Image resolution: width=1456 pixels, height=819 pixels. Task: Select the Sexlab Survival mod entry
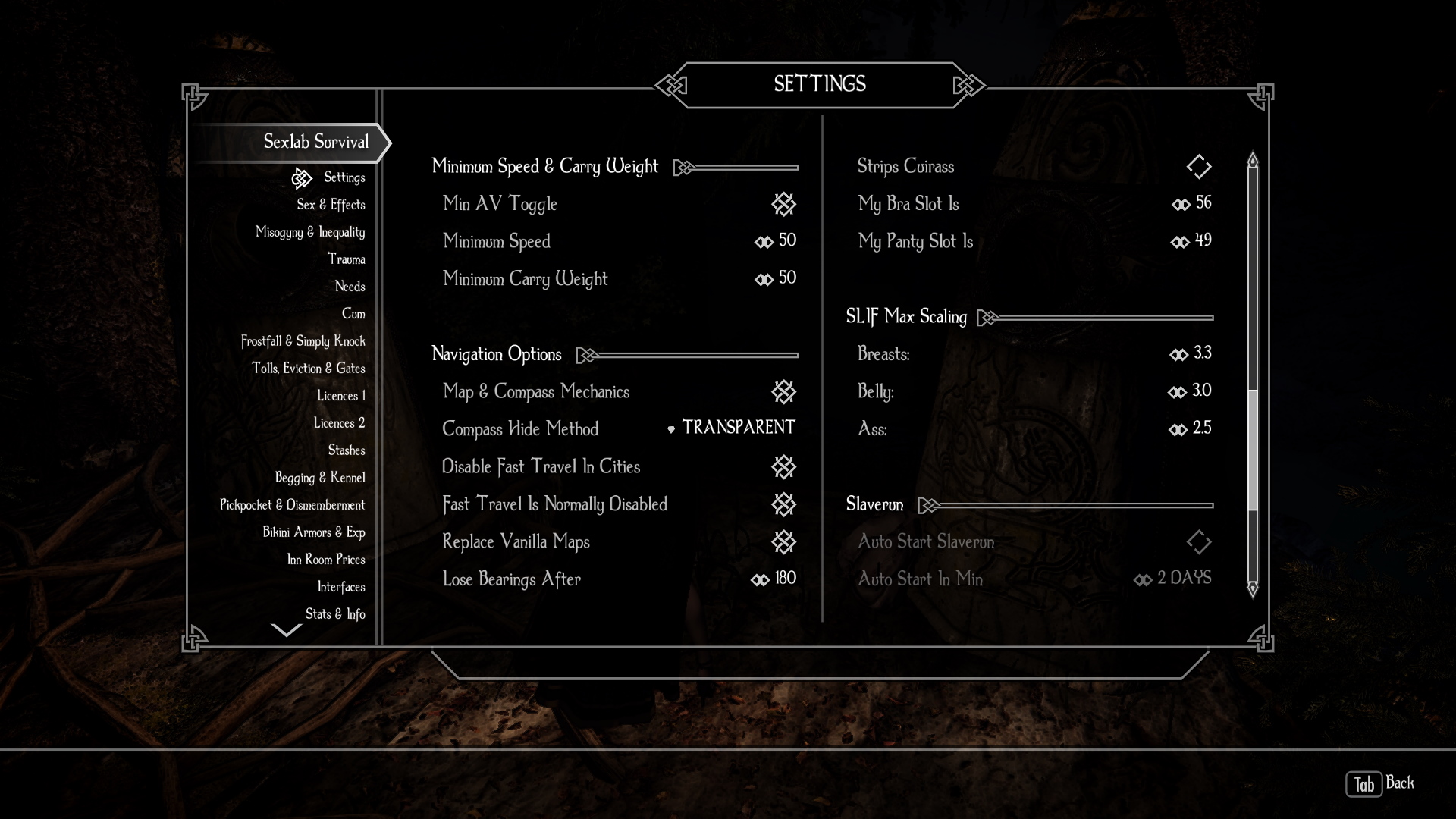[x=315, y=142]
